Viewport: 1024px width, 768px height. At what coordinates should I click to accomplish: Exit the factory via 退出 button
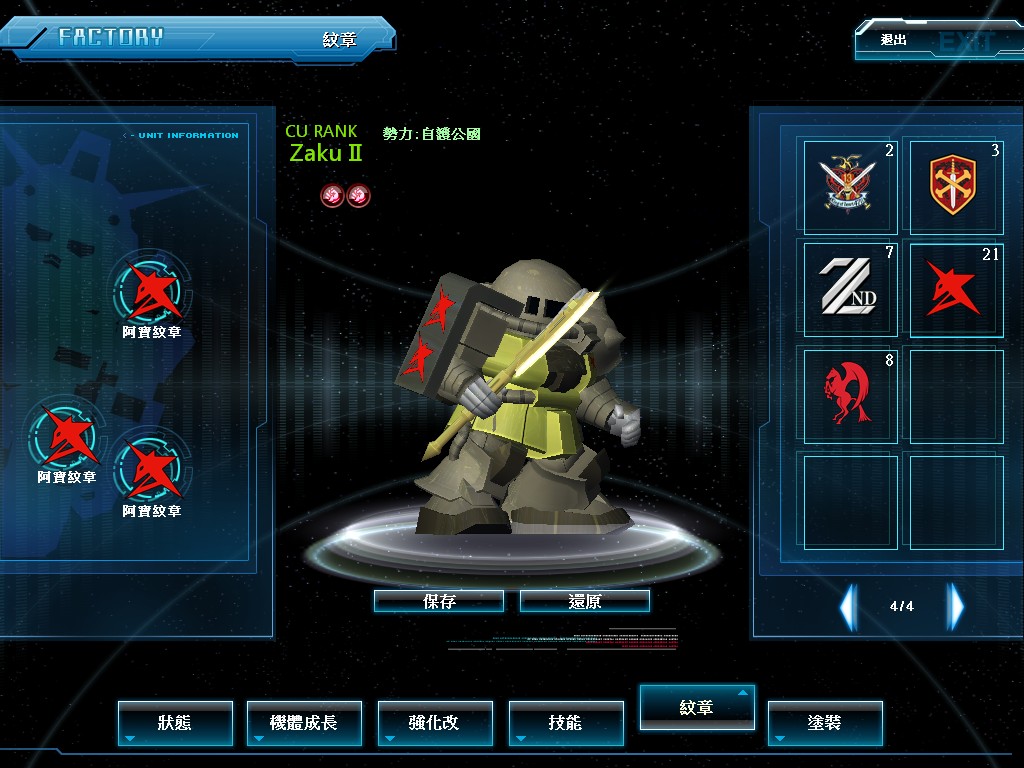pos(927,41)
